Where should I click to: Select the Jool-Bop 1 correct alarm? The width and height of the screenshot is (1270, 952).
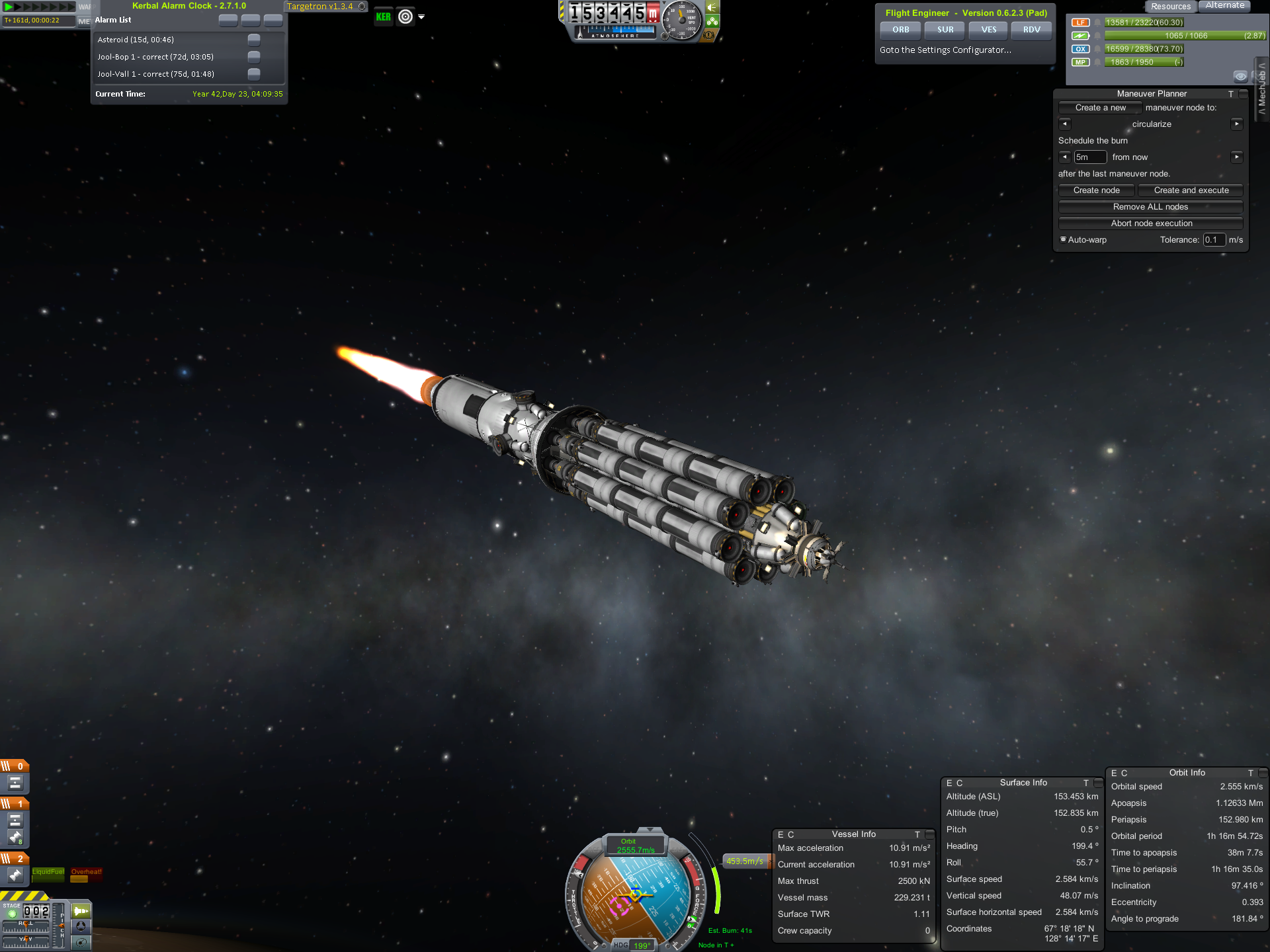[155, 57]
